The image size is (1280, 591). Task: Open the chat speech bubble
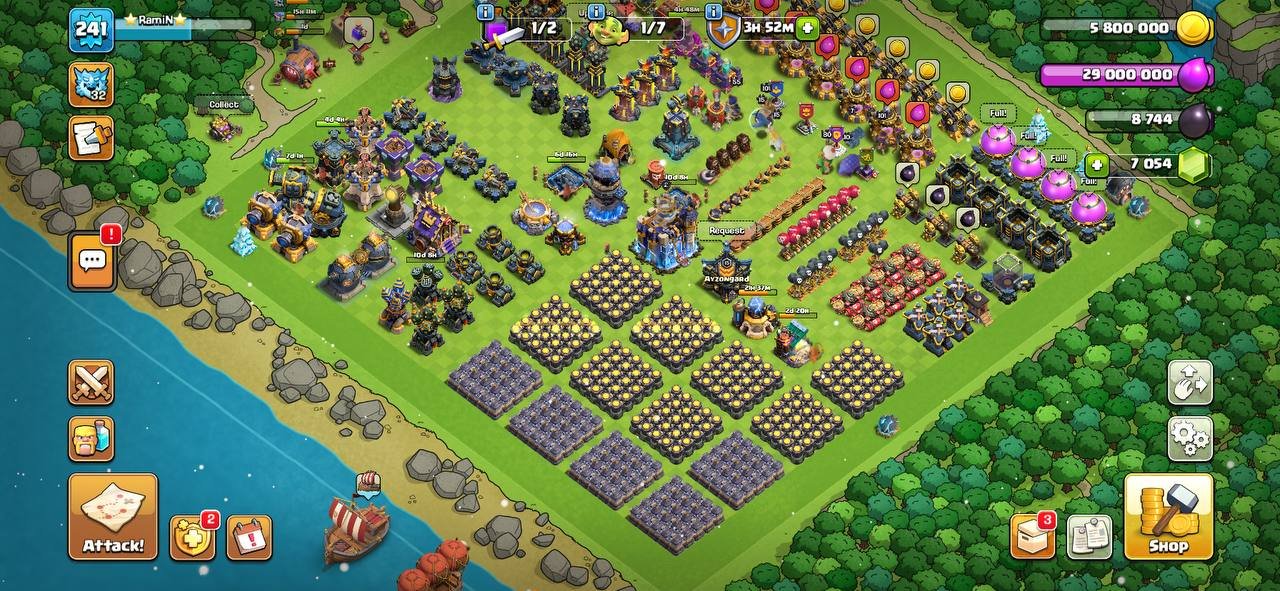[92, 262]
